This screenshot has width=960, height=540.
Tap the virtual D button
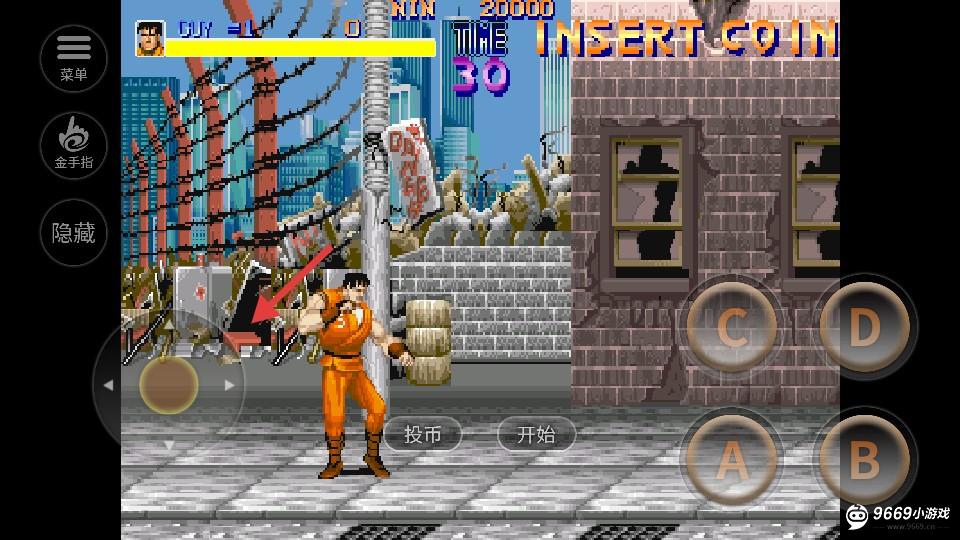pos(864,328)
